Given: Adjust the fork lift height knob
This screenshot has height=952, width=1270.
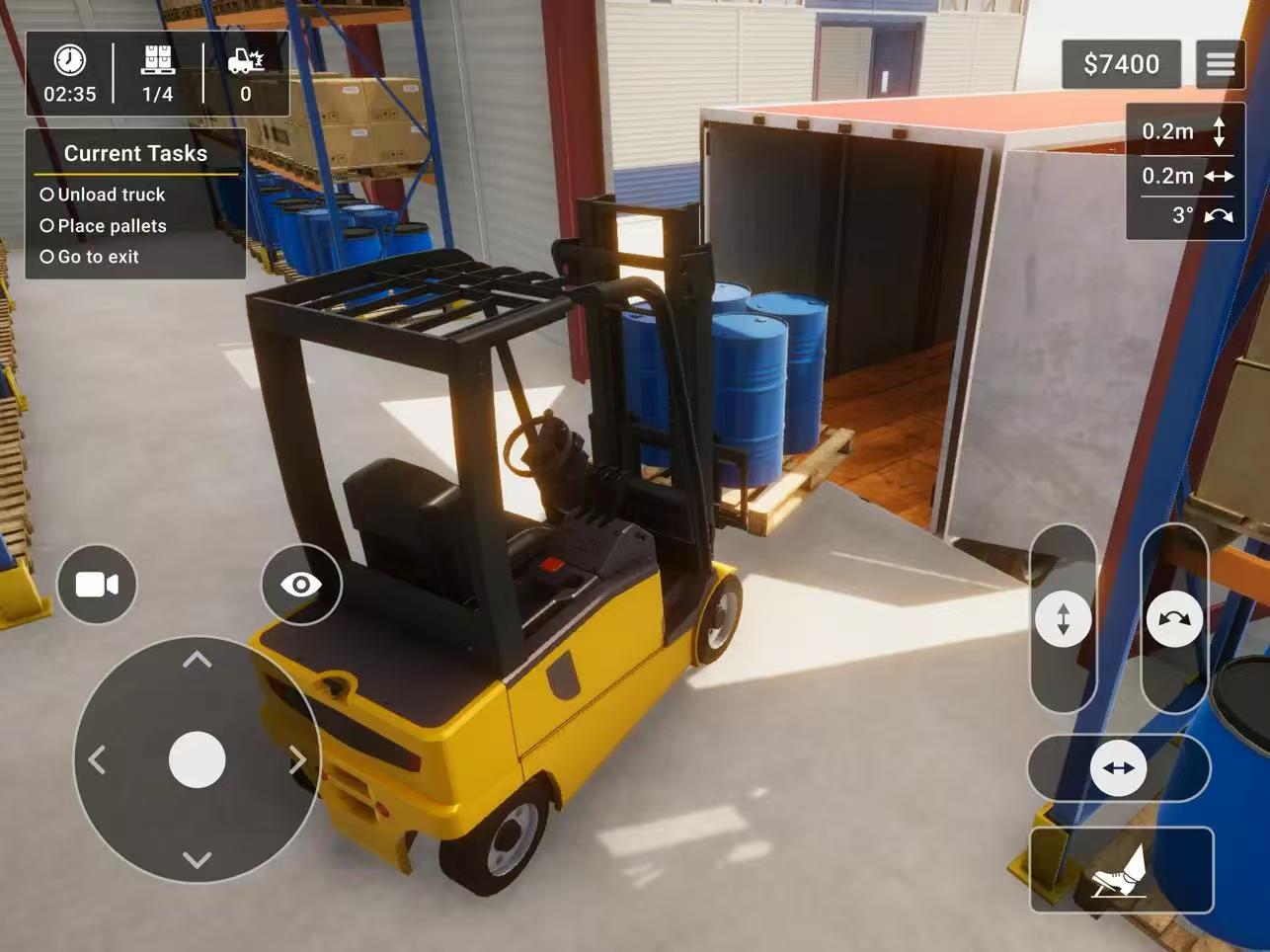Looking at the screenshot, I should [x=1064, y=619].
